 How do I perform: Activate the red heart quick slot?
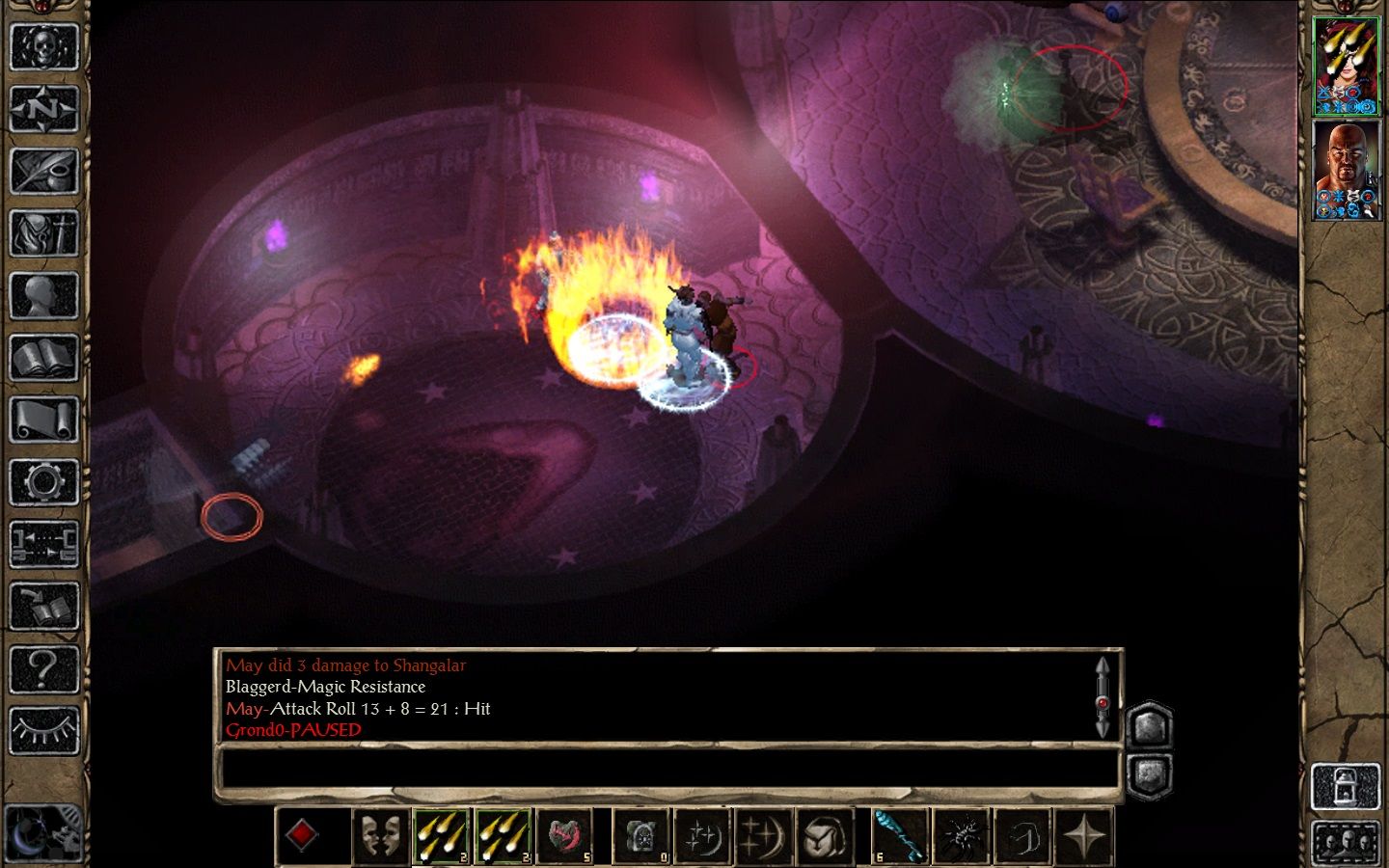click(x=564, y=835)
